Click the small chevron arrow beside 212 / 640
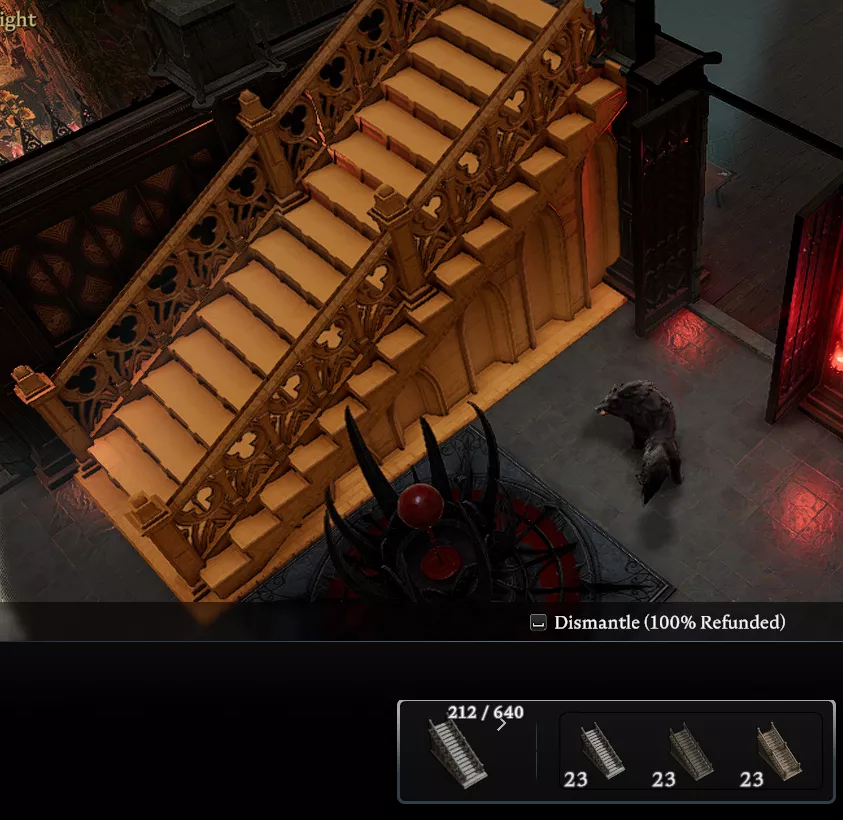Screen dimensions: 843x820 tap(502, 724)
